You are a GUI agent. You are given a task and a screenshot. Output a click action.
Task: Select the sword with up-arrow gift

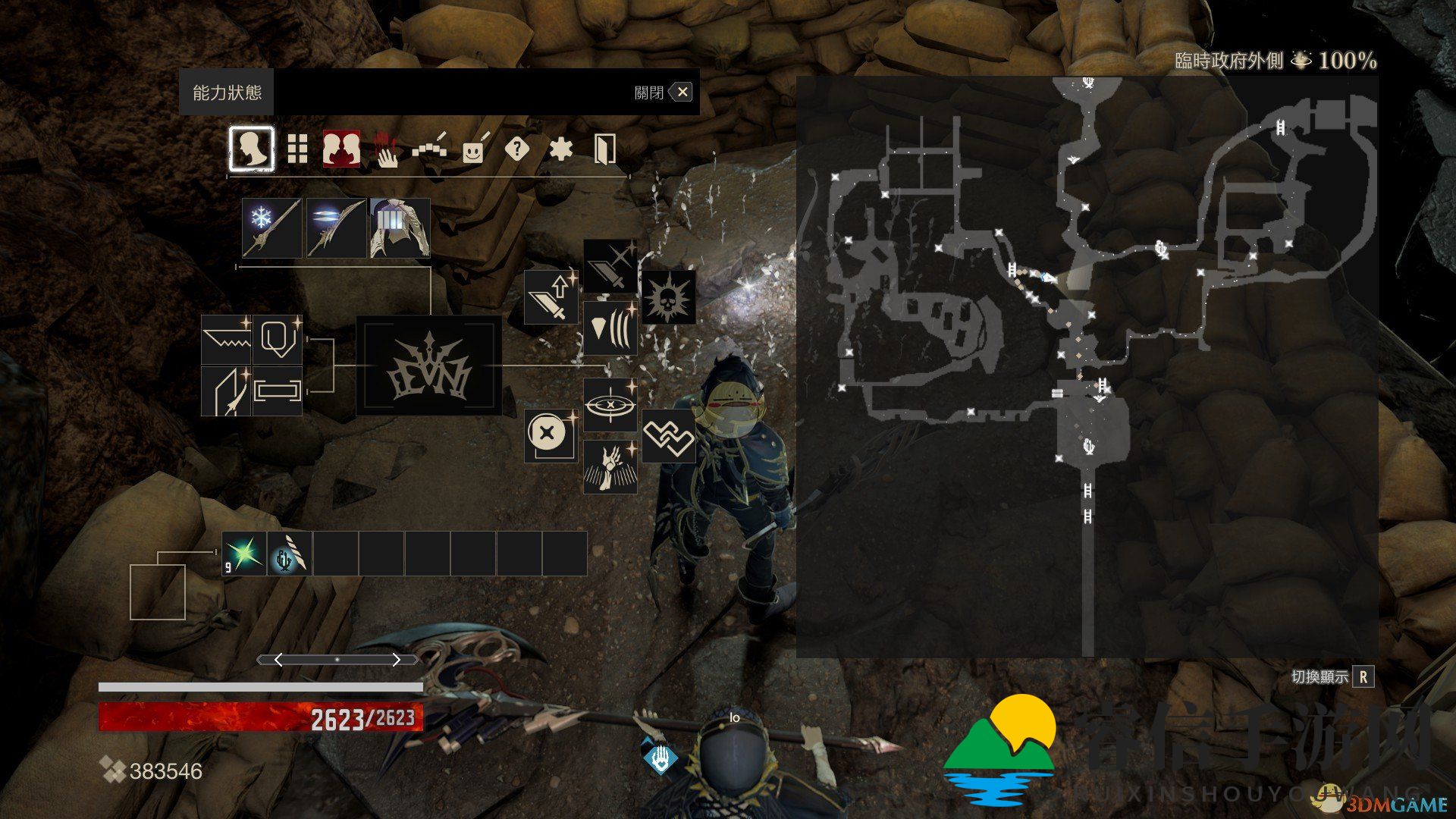pyautogui.click(x=551, y=297)
